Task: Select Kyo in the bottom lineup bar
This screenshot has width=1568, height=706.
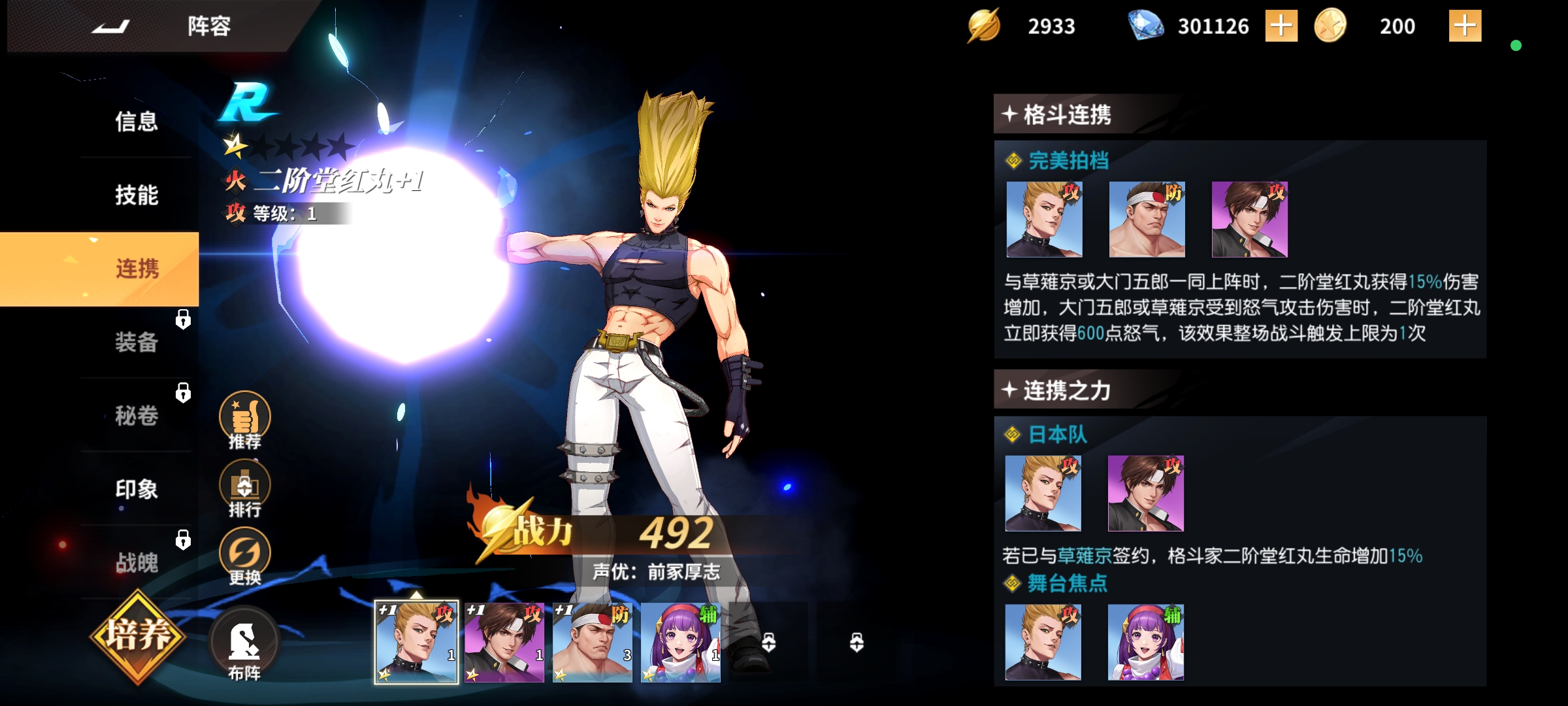Action: pyautogui.click(x=504, y=643)
